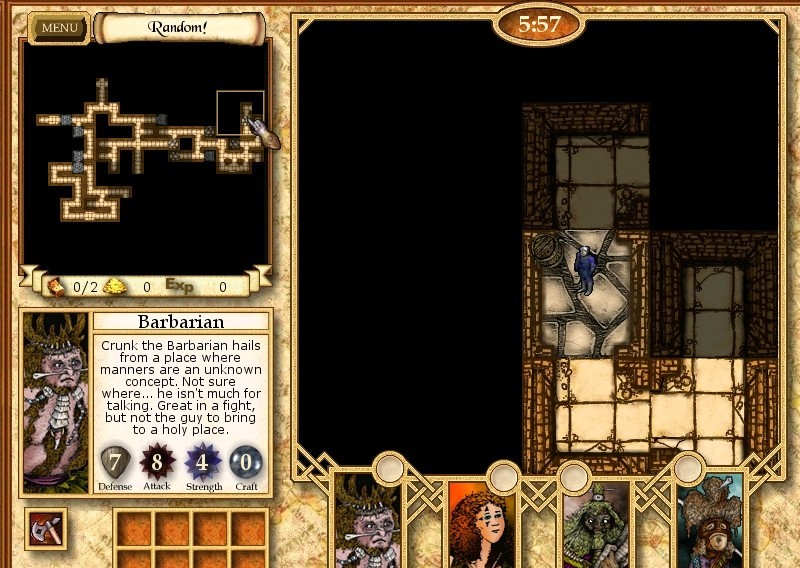Click the dungeon minimap
Screen dimensions: 800x568
coord(146,150)
